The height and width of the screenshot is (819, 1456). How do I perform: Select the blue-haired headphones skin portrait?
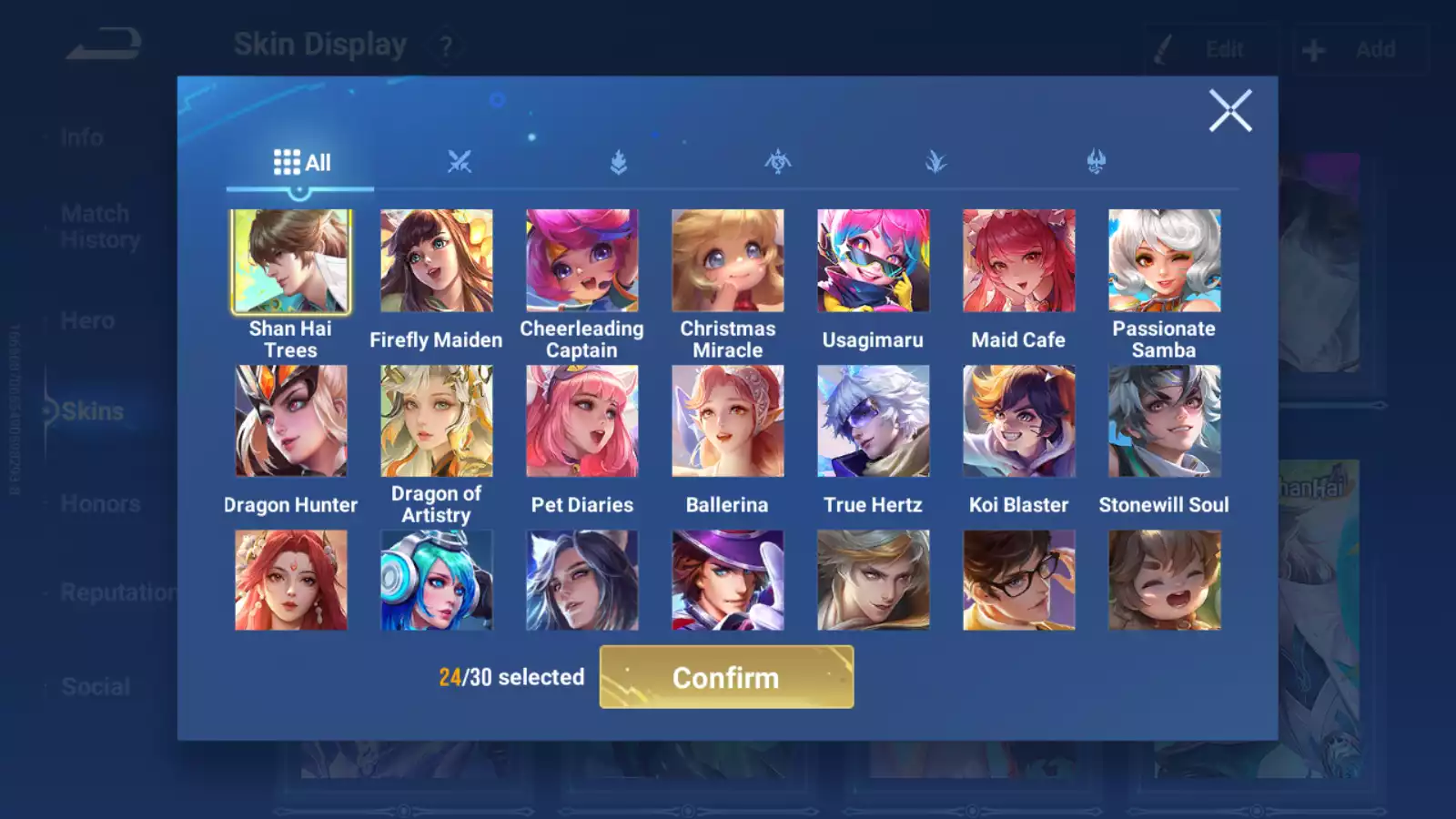click(x=436, y=581)
